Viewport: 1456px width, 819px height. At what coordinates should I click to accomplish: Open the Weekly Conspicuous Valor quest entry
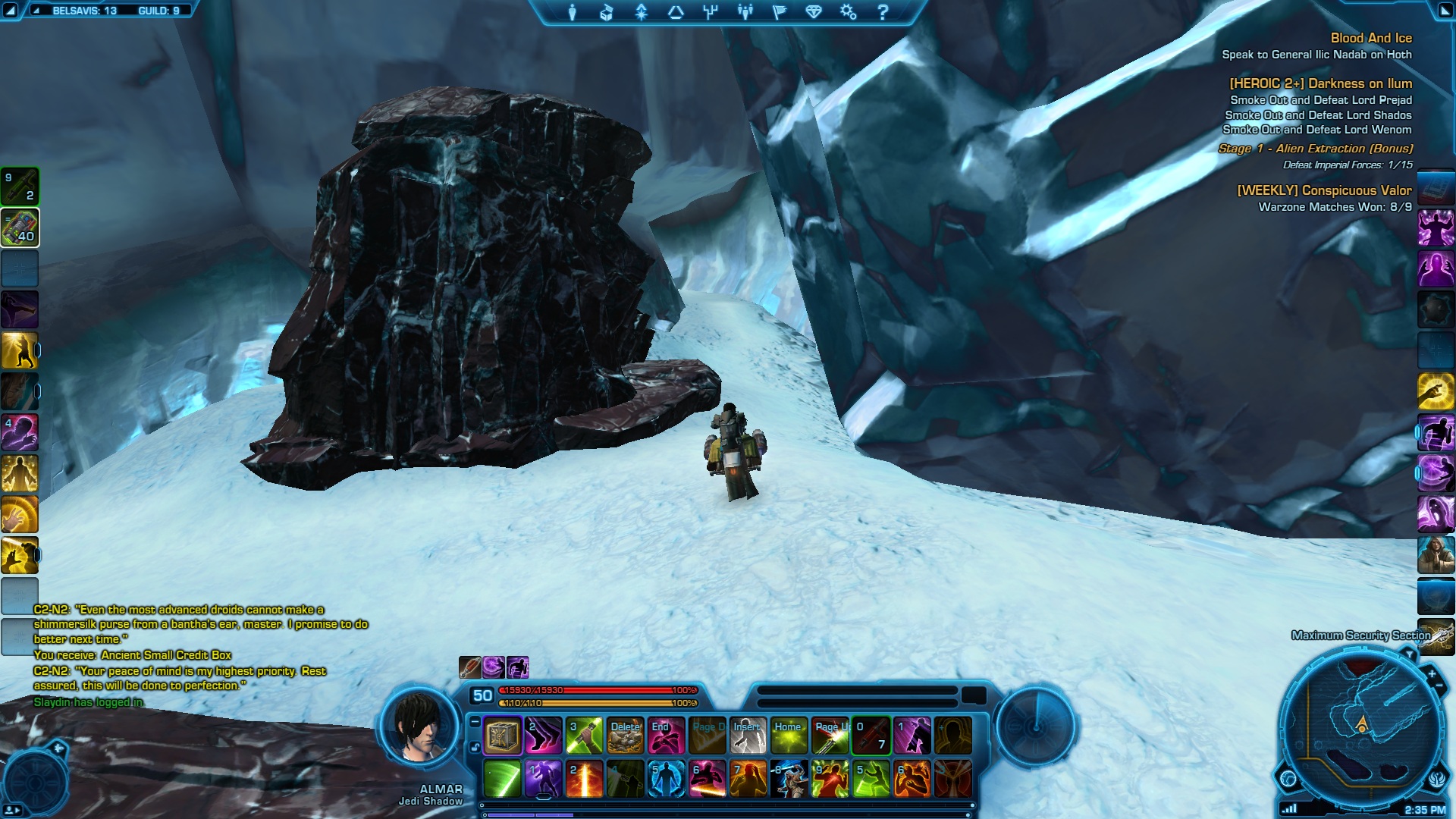click(x=1324, y=190)
